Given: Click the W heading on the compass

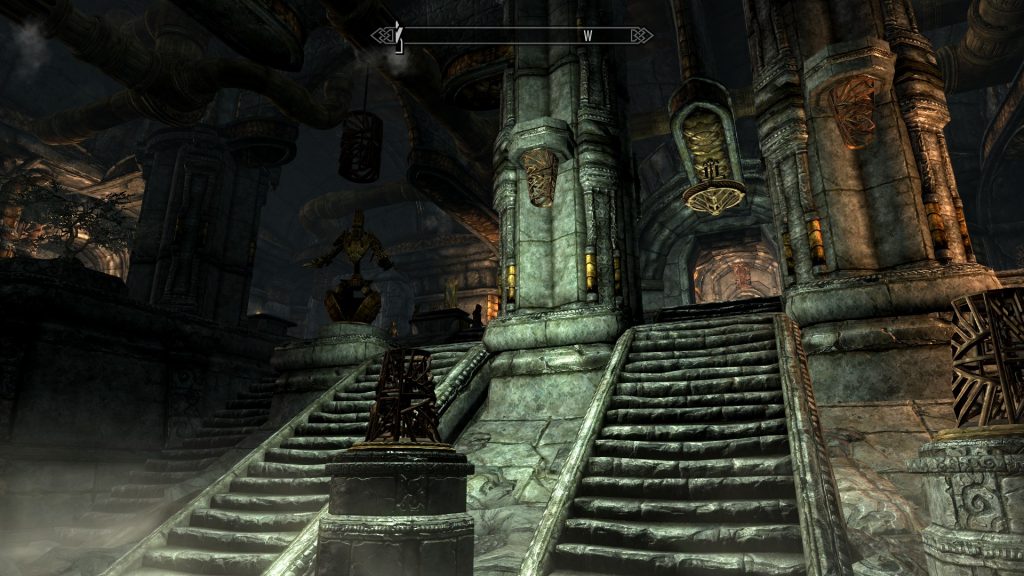Looking at the screenshot, I should 588,36.
